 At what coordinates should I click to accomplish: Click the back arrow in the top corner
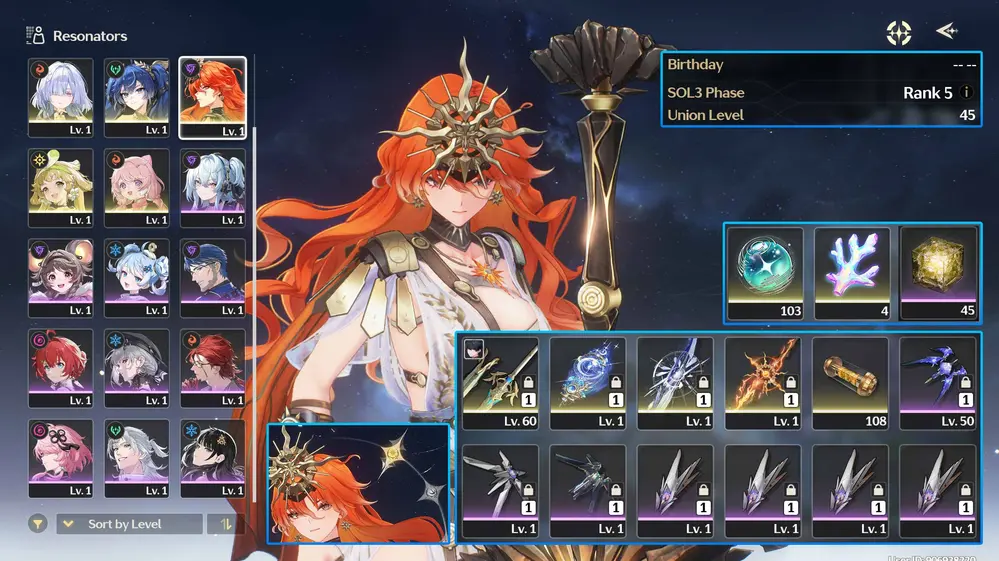coord(946,32)
